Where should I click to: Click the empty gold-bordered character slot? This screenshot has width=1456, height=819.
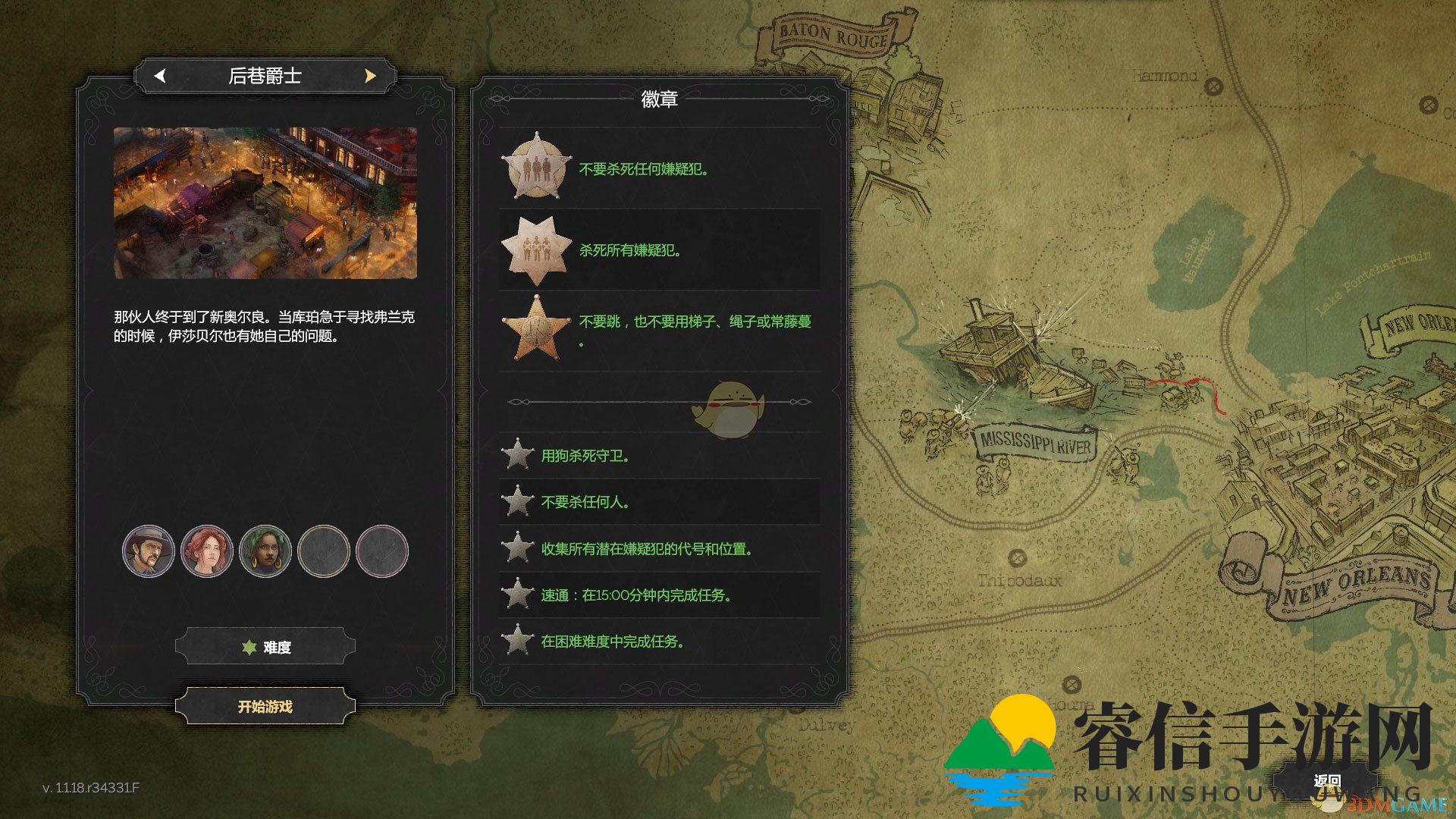(324, 551)
